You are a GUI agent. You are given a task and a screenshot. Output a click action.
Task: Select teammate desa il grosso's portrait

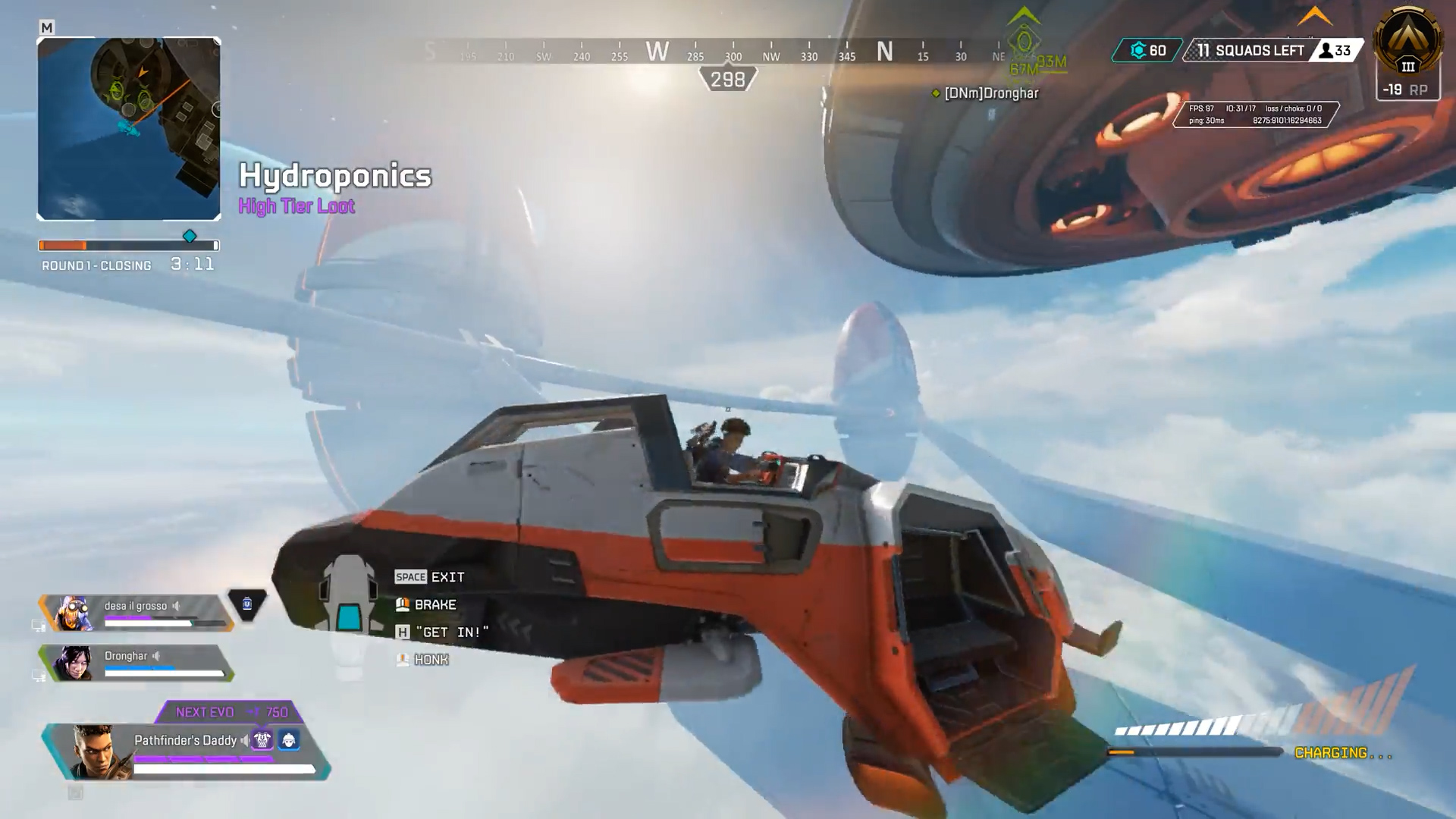tap(75, 613)
